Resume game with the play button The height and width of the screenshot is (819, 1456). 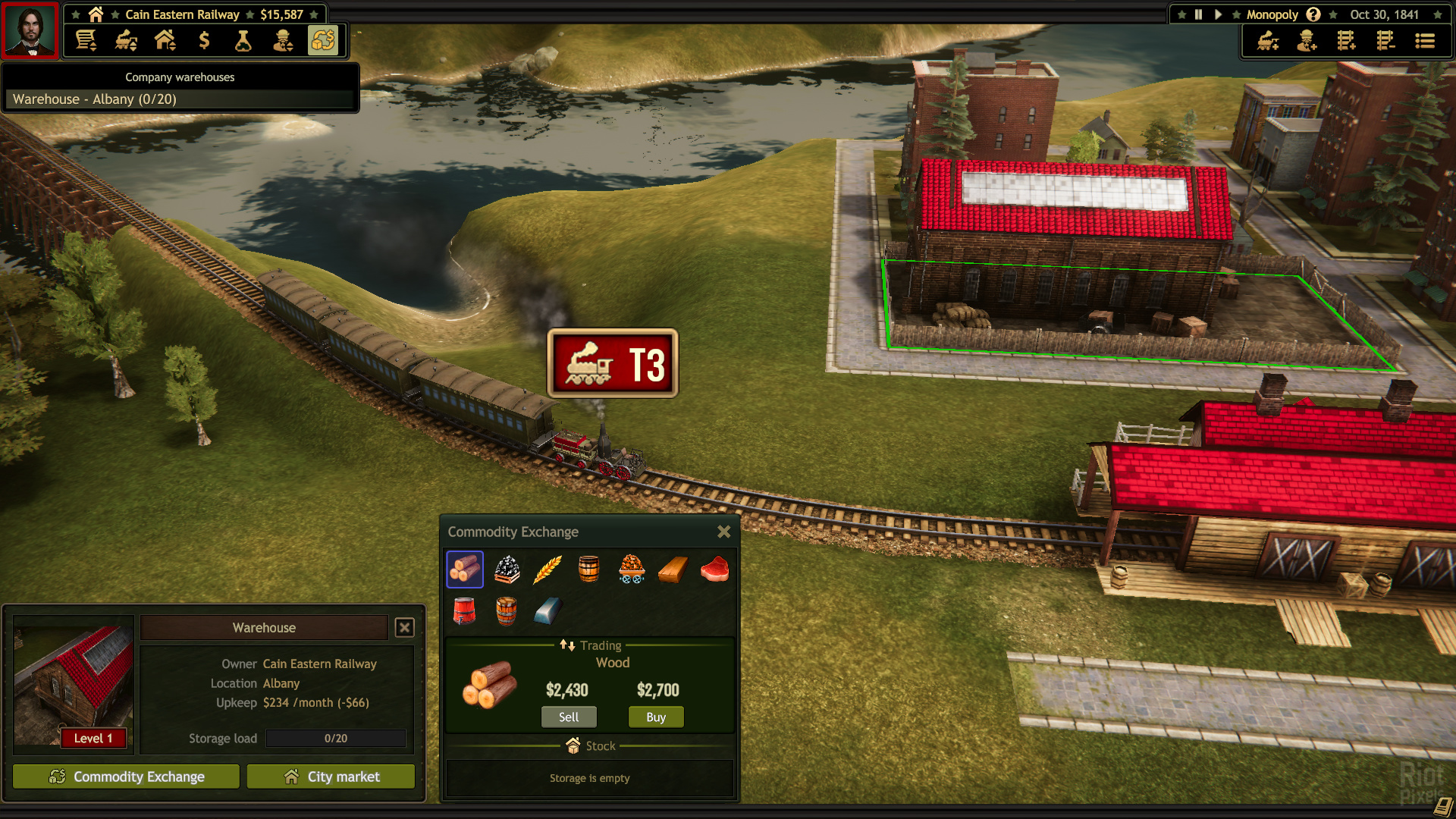click(1218, 14)
